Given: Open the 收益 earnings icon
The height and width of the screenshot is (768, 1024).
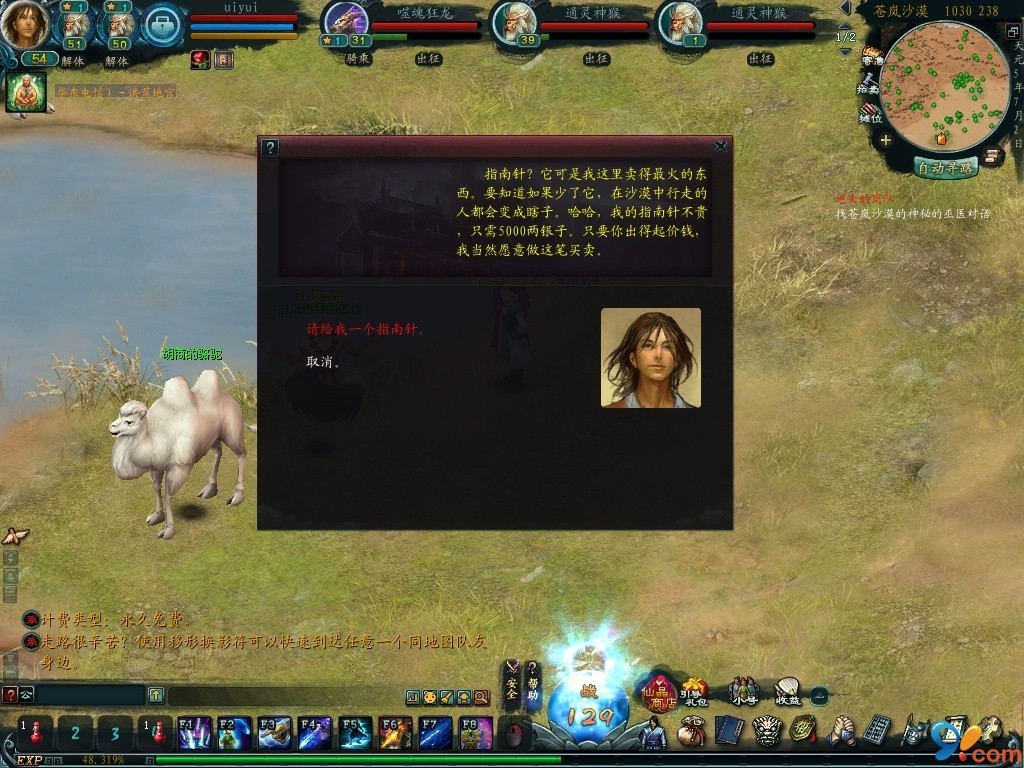Looking at the screenshot, I should [x=788, y=691].
